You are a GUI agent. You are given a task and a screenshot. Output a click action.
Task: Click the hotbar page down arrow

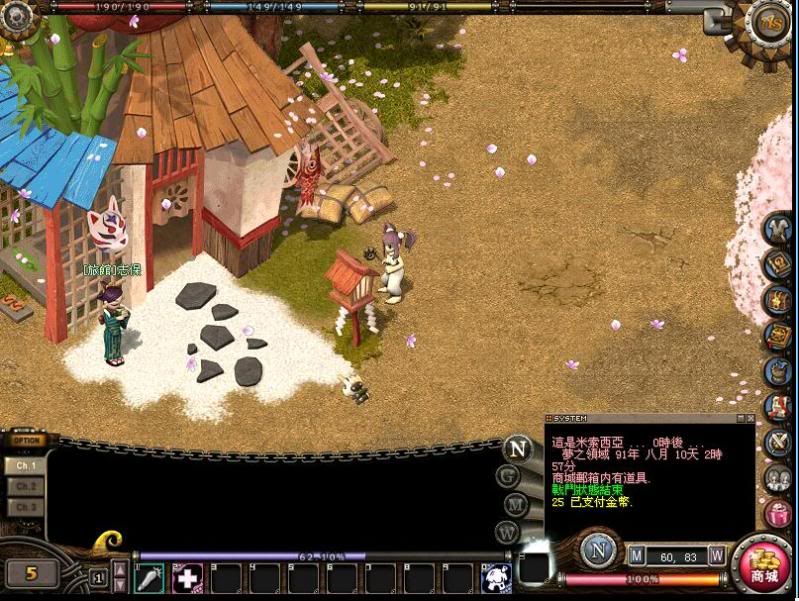(x=120, y=584)
